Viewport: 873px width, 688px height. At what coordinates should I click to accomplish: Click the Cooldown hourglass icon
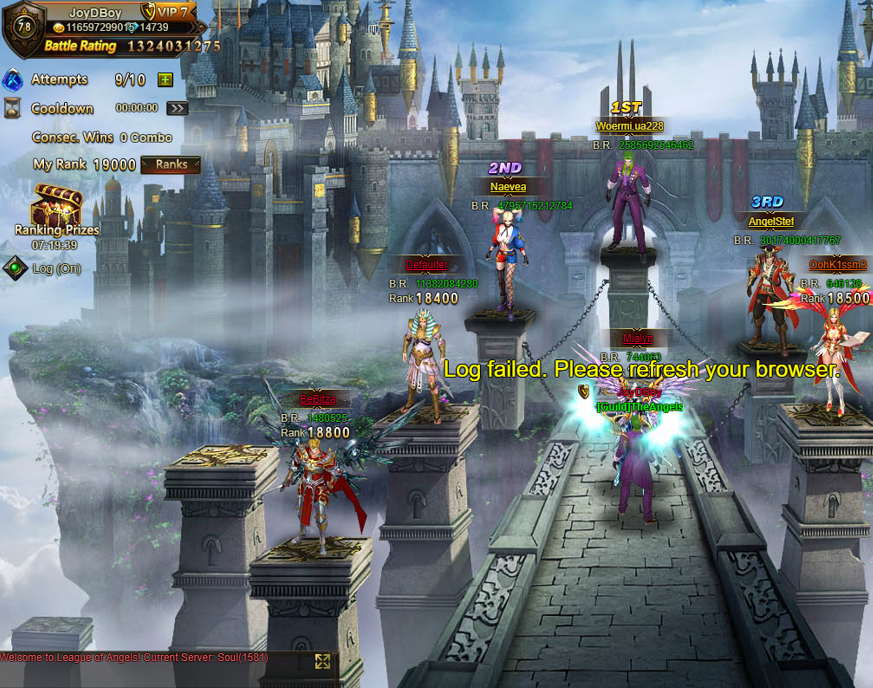point(13,108)
